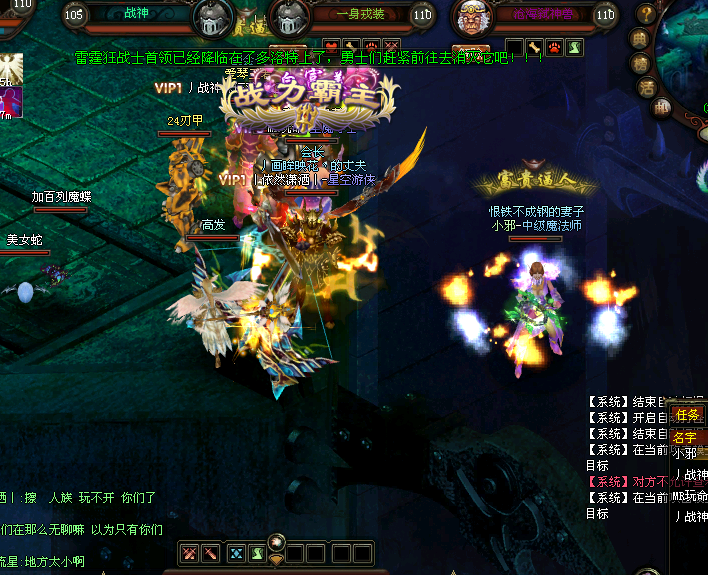Click the green swirl icon under pet frame
The image size is (708, 575).
(574, 47)
